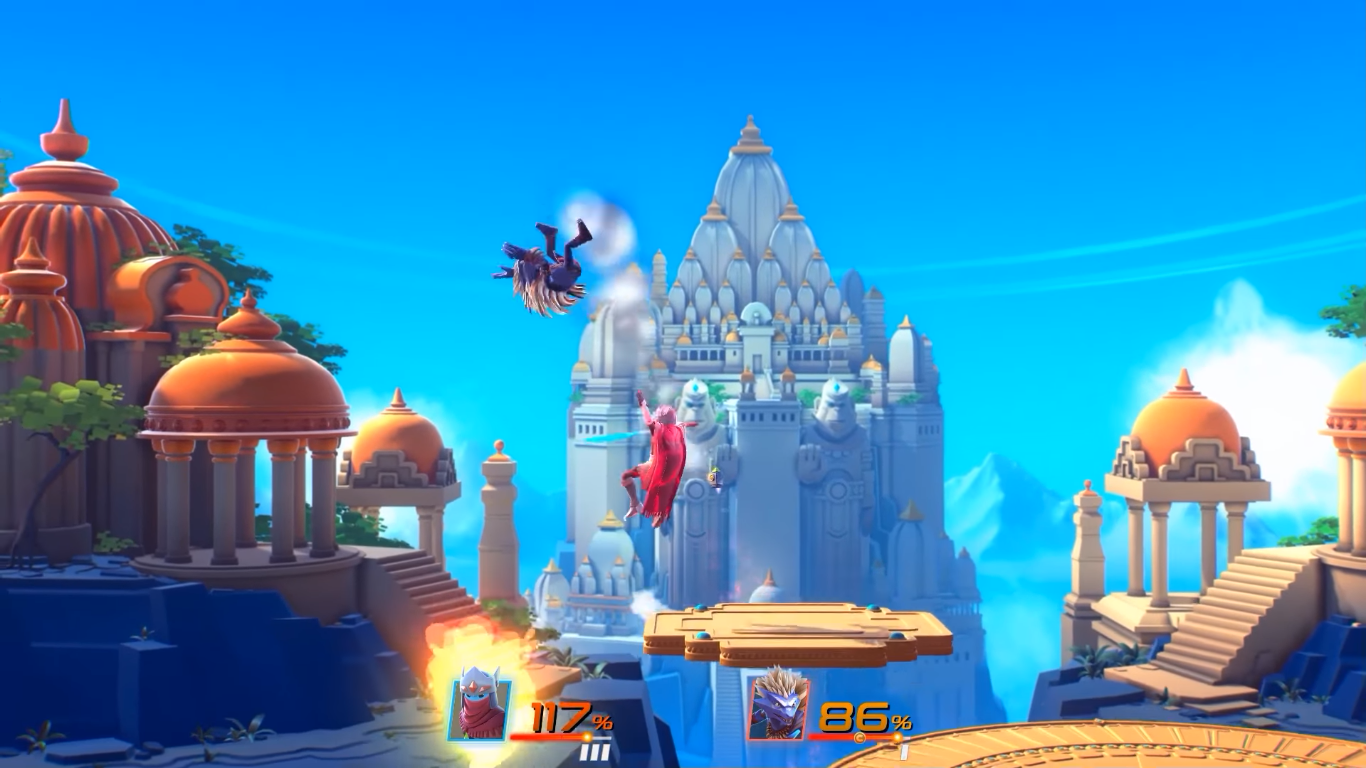Click the glowing orb on left bar's edge
The image size is (1366, 768).
tap(588, 737)
